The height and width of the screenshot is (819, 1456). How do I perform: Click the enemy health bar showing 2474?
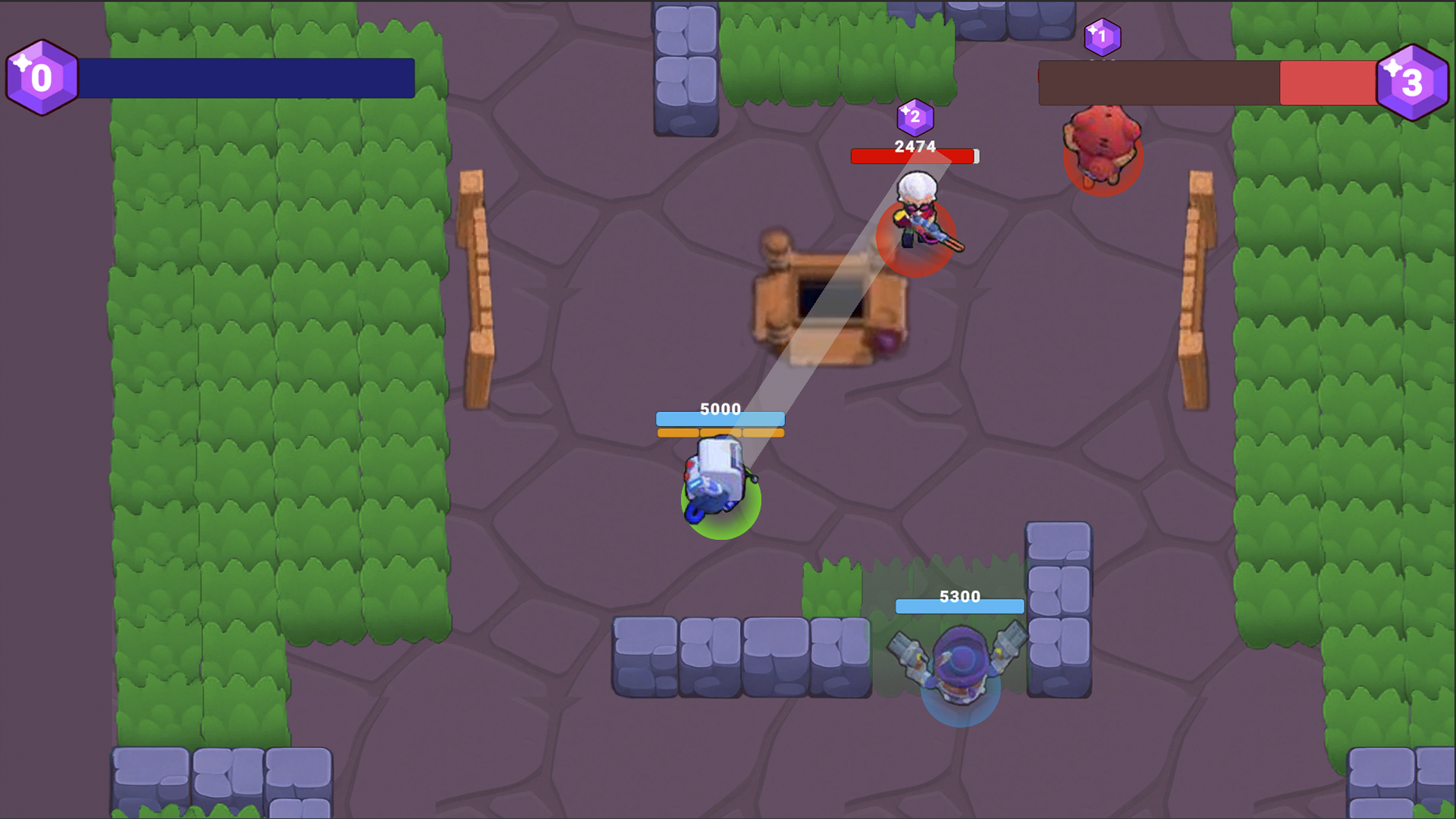pos(914,155)
